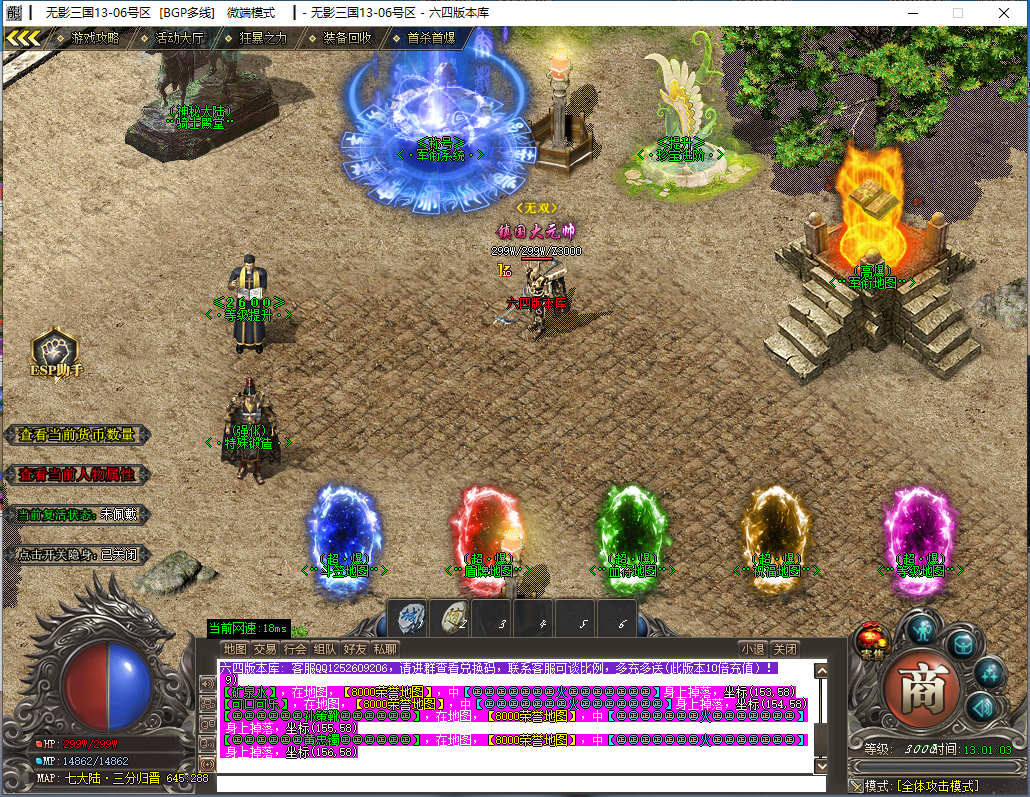
Task: Close the game window
Action: [1003, 13]
